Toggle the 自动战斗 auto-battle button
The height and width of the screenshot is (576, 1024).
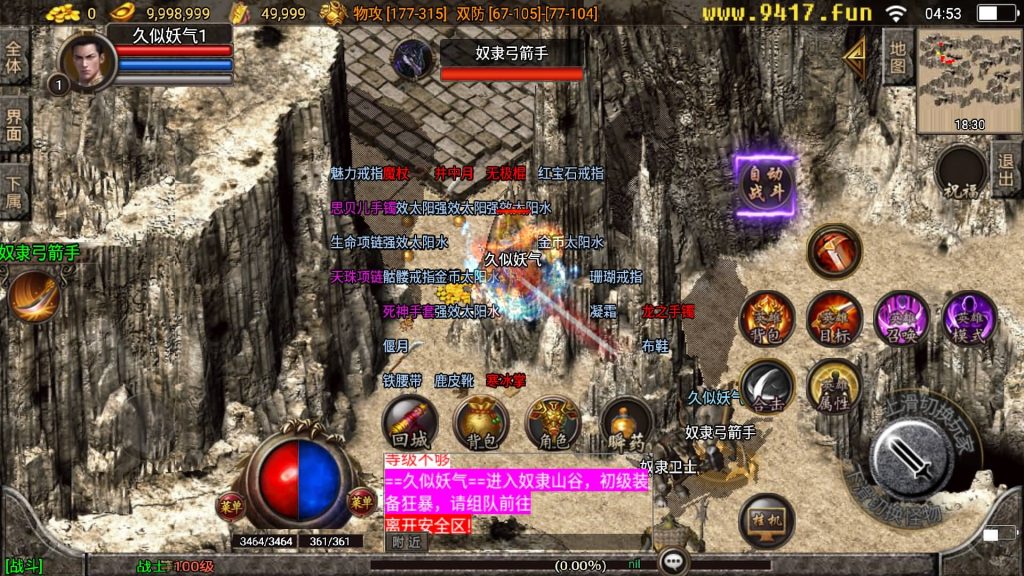765,185
